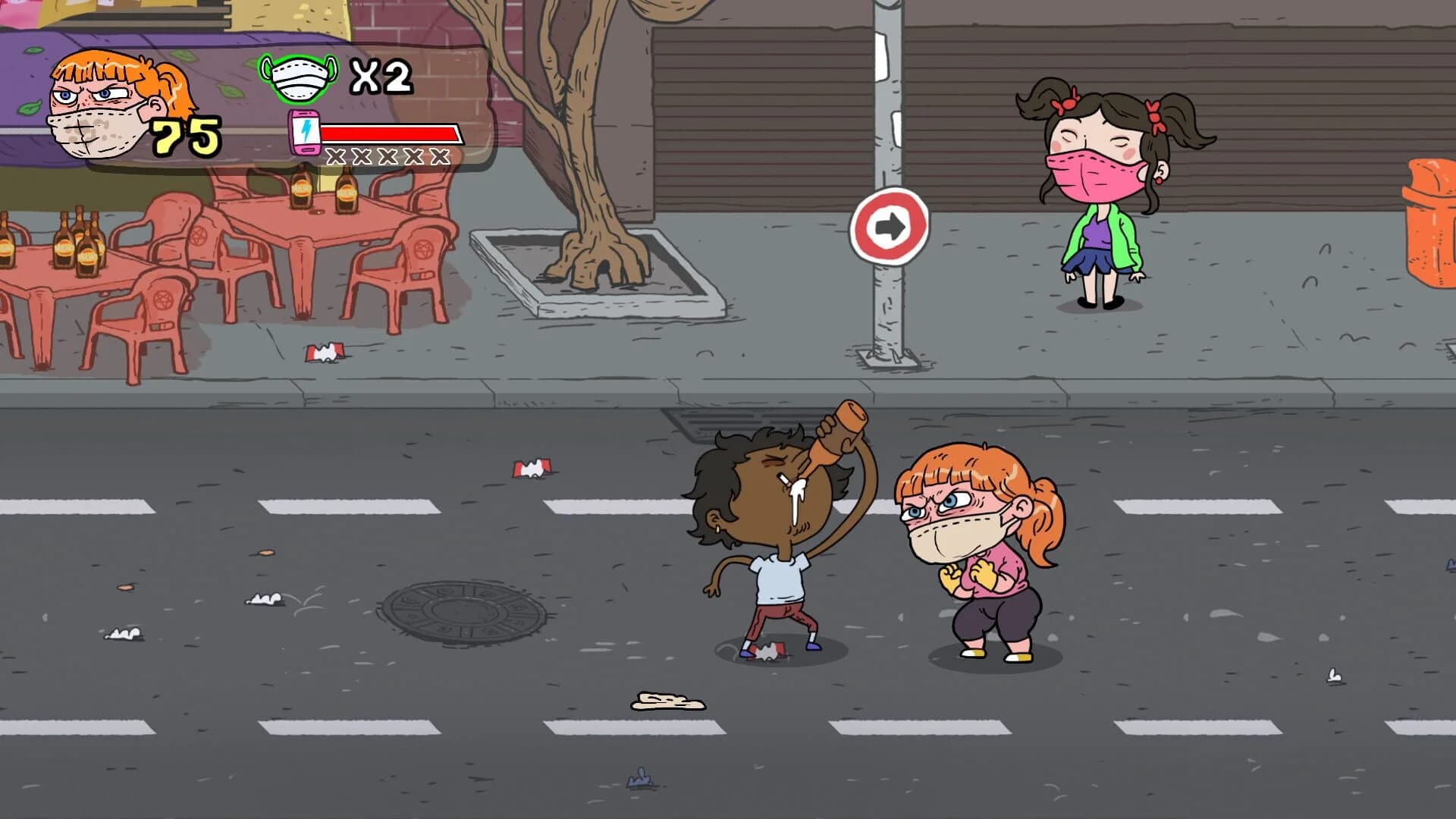Click the manhole cover on the road
1456x819 pixels.
[x=461, y=610]
